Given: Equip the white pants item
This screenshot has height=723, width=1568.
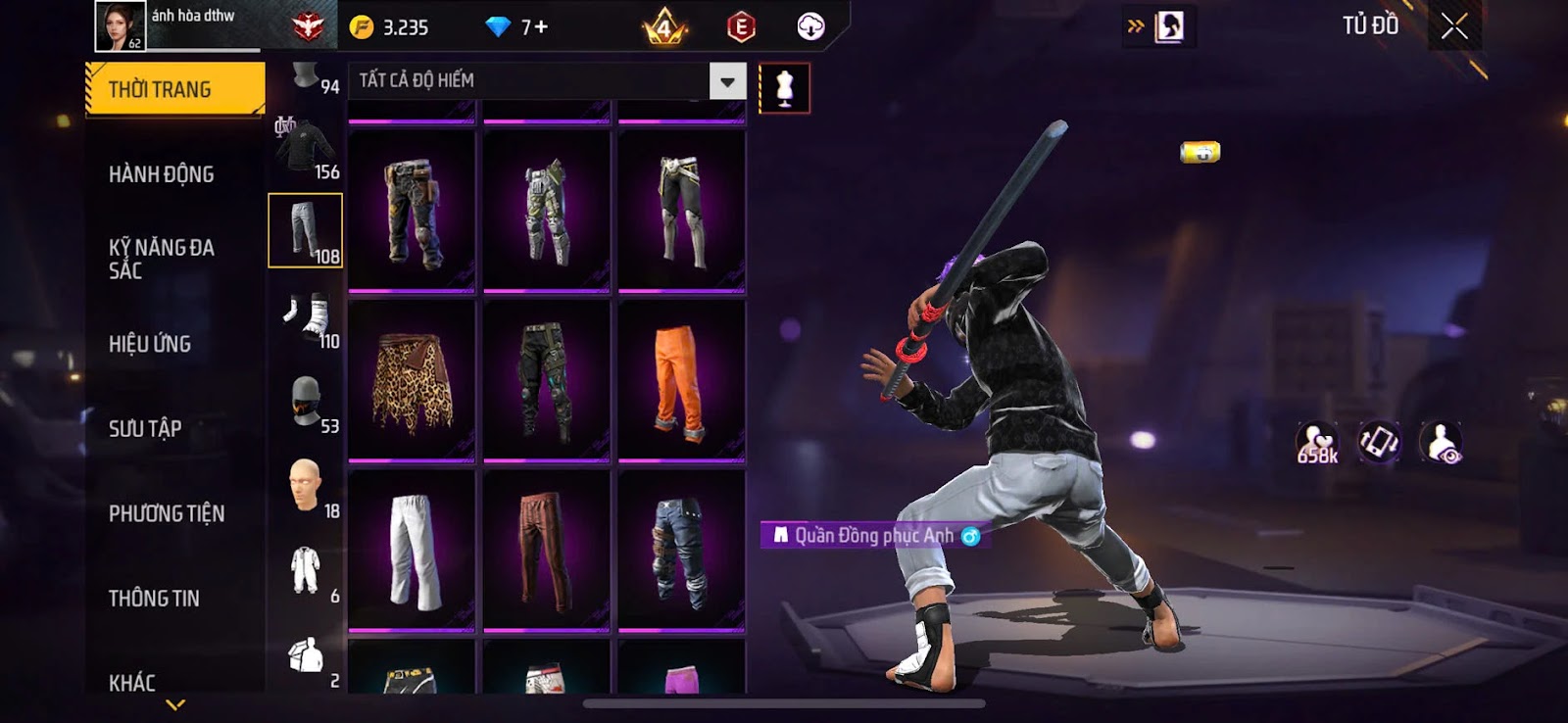Looking at the screenshot, I should click(412, 551).
